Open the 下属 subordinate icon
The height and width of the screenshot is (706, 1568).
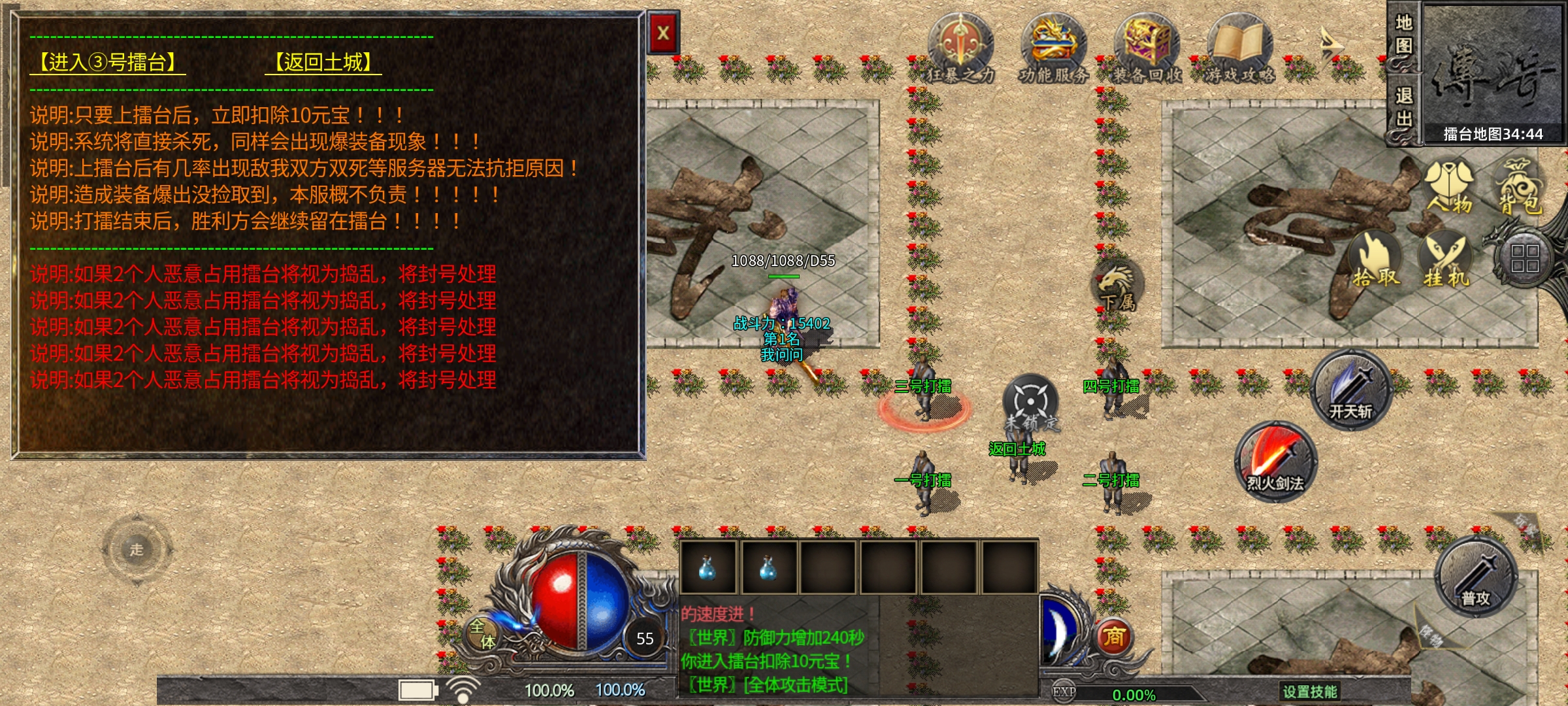(x=1118, y=286)
